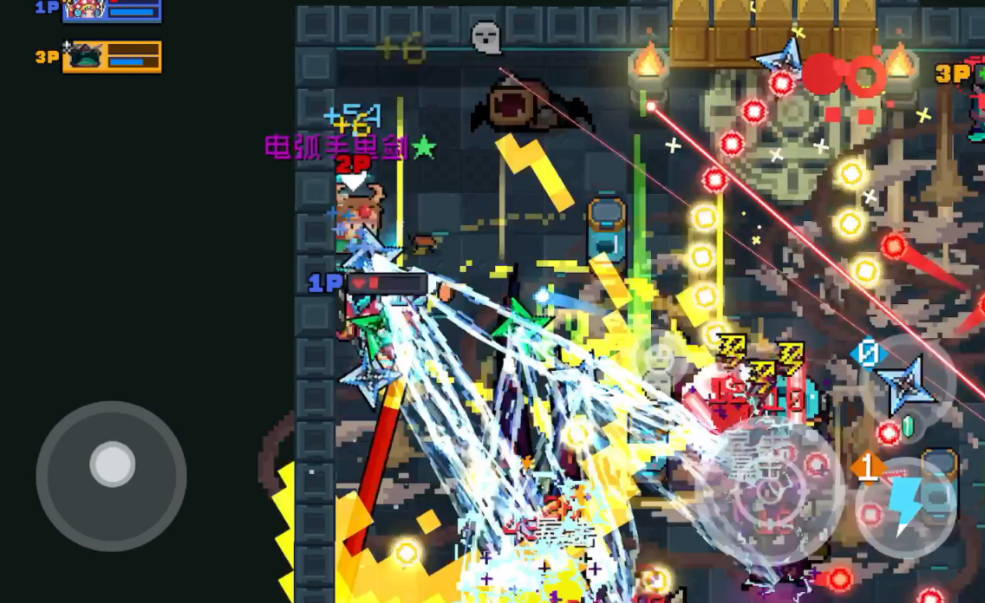Image resolution: width=985 pixels, height=603 pixels.
Task: Select the 1P mushroom-hat player portrait
Action: [84, 10]
